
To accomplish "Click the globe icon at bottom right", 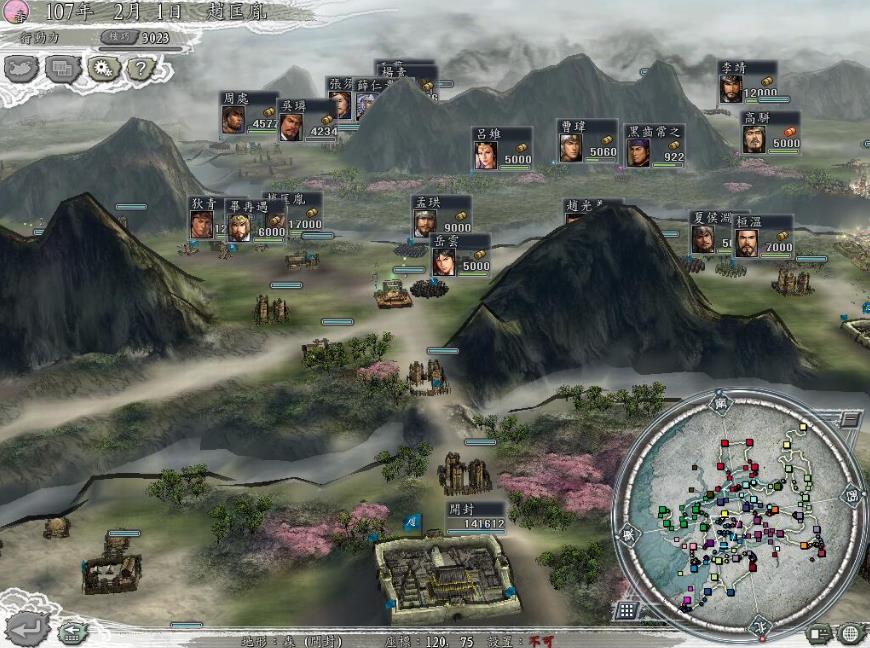I will pos(849,632).
